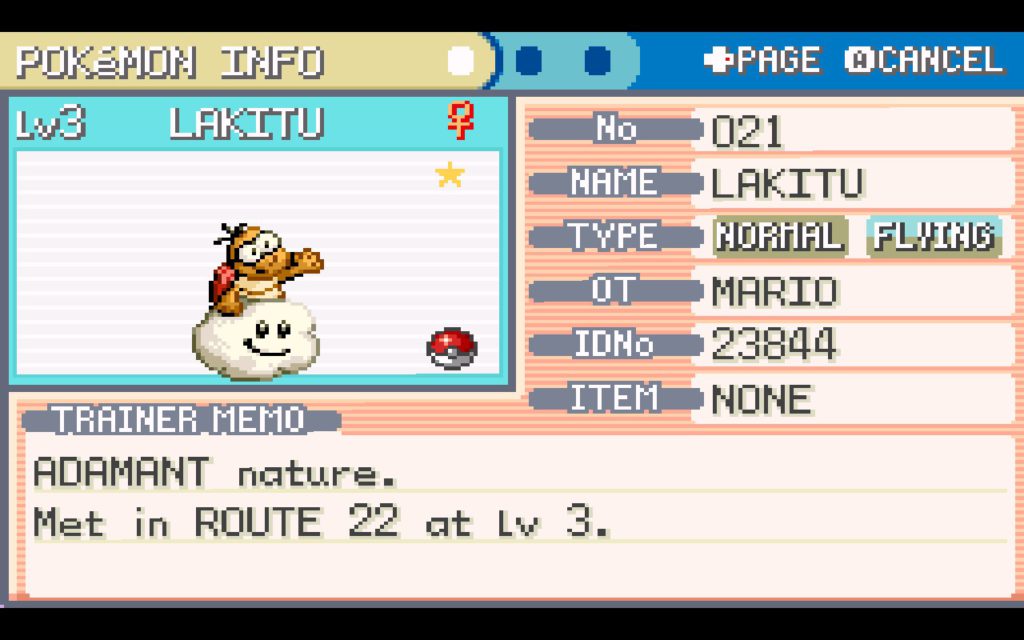The height and width of the screenshot is (640, 1024).
Task: Switch to the rightmost page indicator dot
Action: (597, 61)
